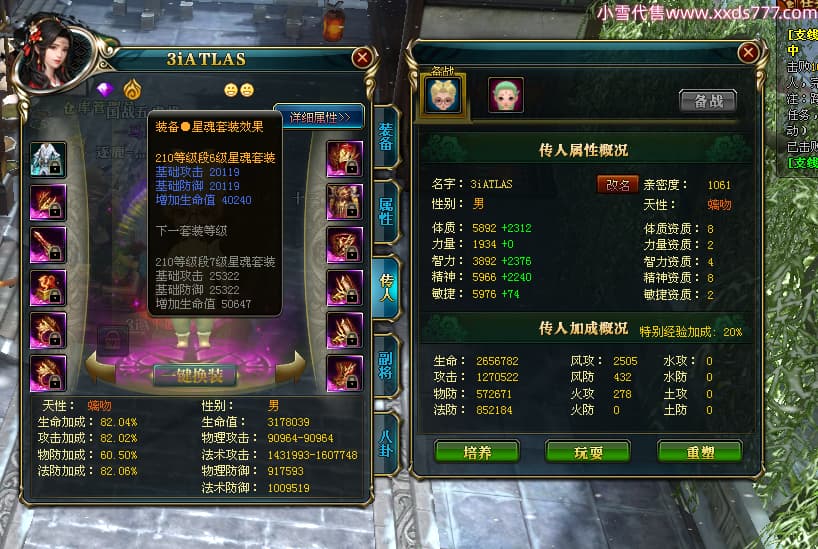Open the 详细属性 detailed attributes
The height and width of the screenshot is (549, 818).
pyautogui.click(x=319, y=117)
